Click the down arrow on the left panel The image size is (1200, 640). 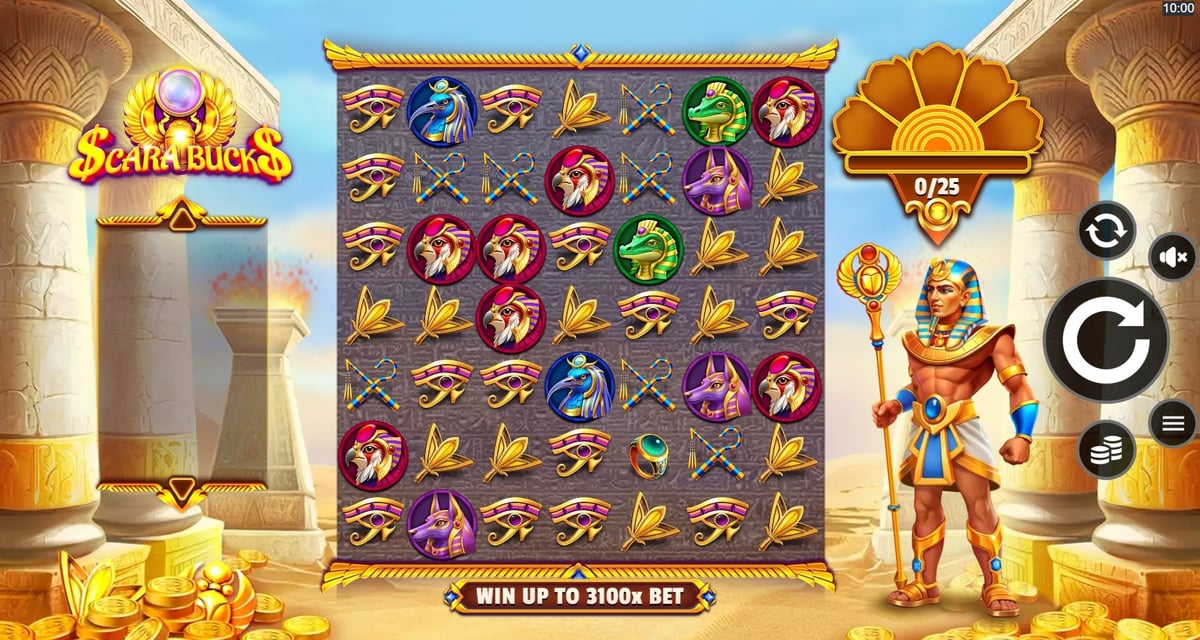click(182, 489)
